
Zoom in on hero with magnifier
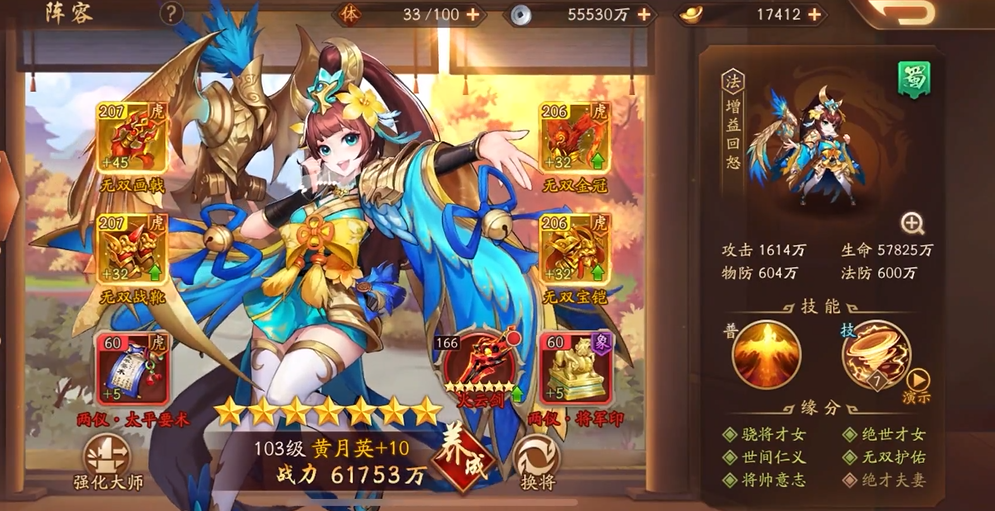[x=912, y=223]
